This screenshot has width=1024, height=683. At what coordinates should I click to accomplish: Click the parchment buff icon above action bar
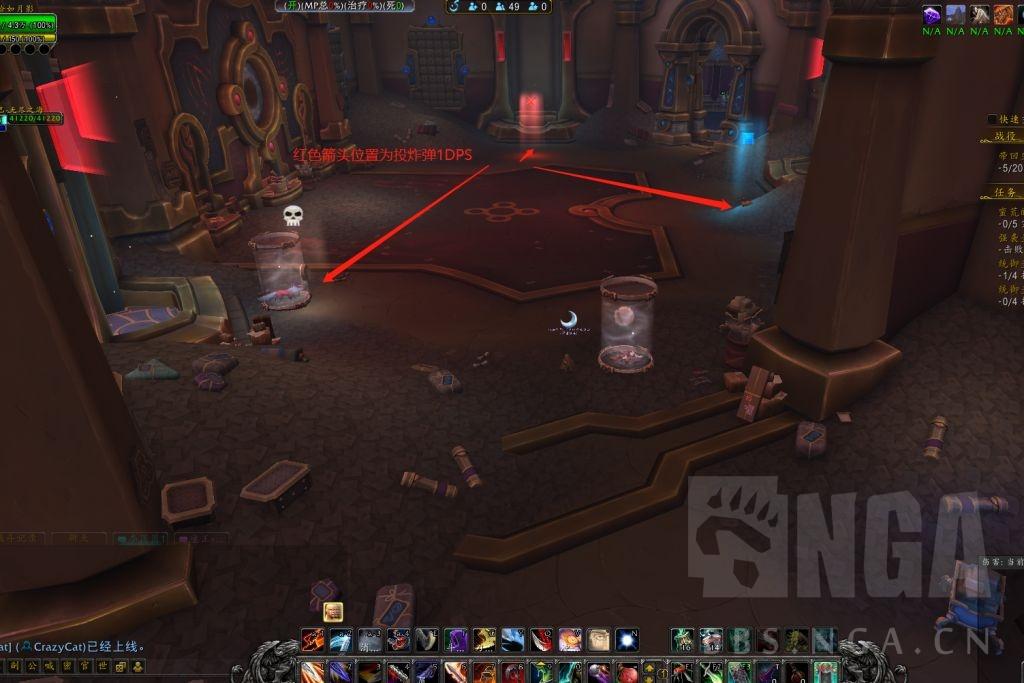coord(333,611)
